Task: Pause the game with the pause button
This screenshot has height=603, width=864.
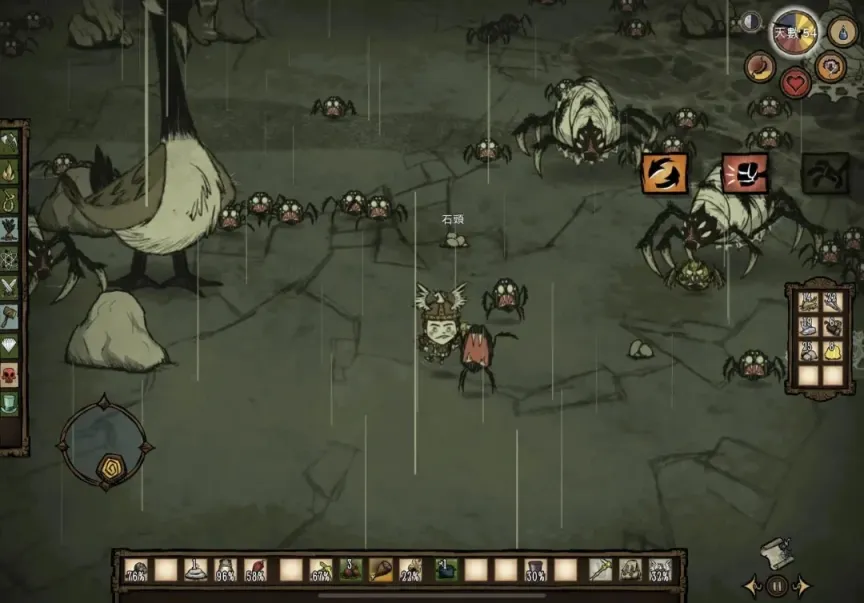Action: pyautogui.click(x=776, y=586)
